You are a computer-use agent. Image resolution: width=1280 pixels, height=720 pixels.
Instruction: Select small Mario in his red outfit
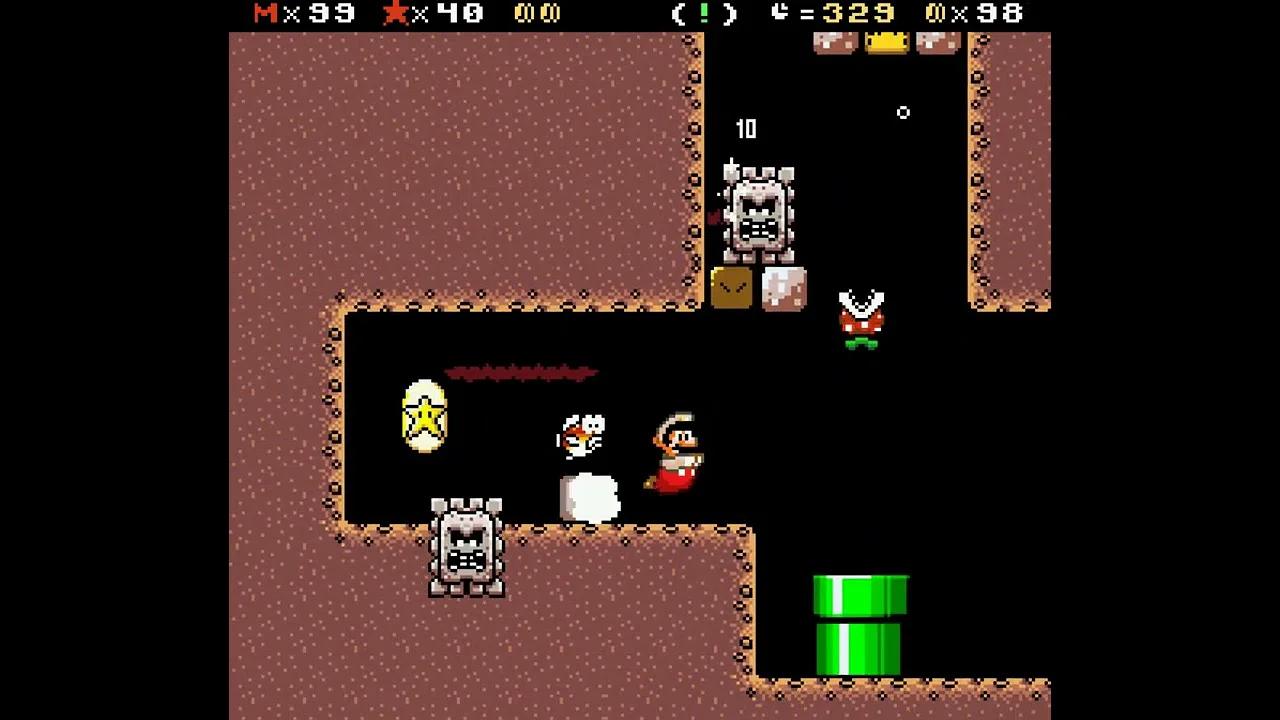[678, 450]
